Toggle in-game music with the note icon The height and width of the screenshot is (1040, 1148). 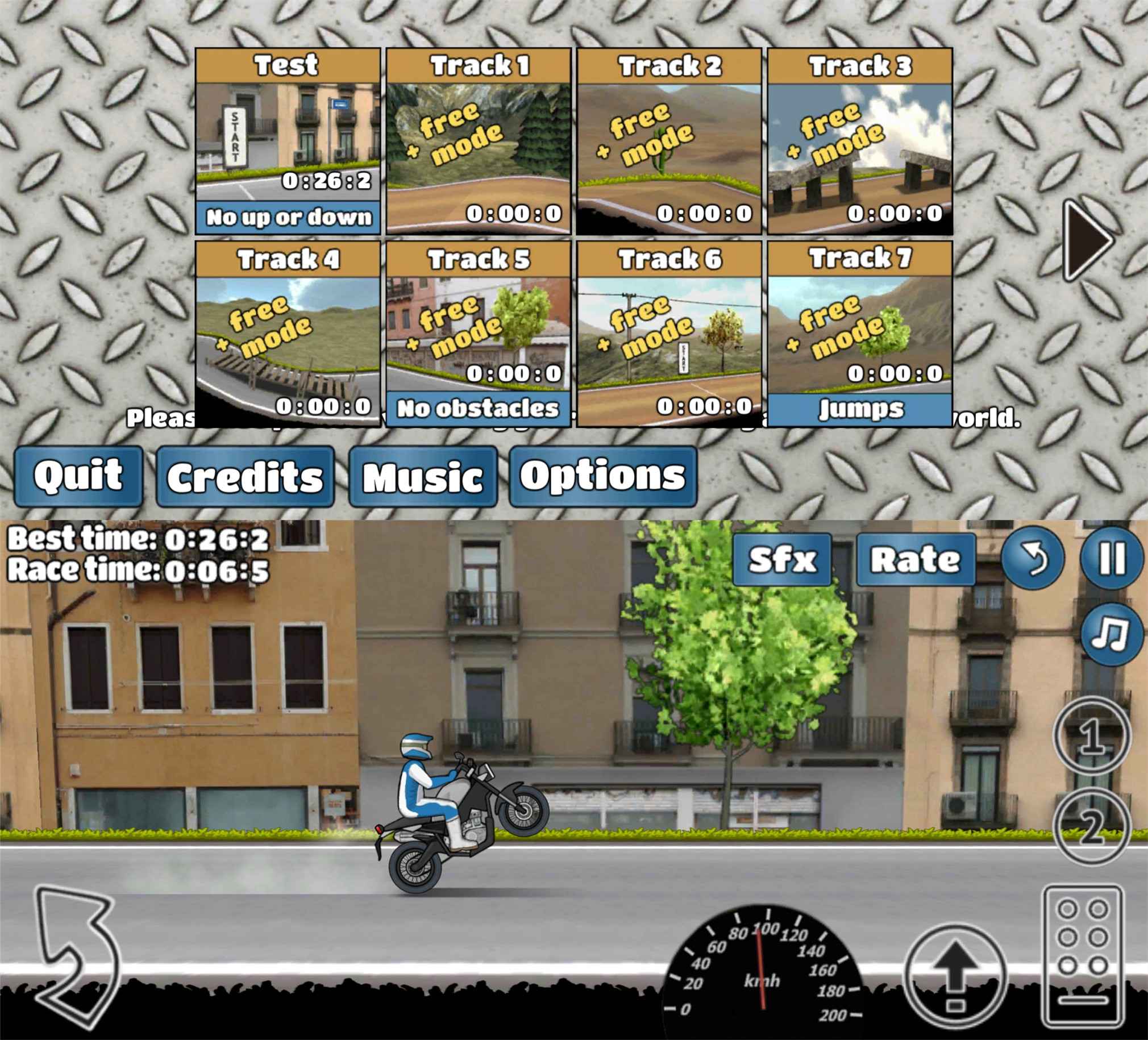pos(1112,634)
